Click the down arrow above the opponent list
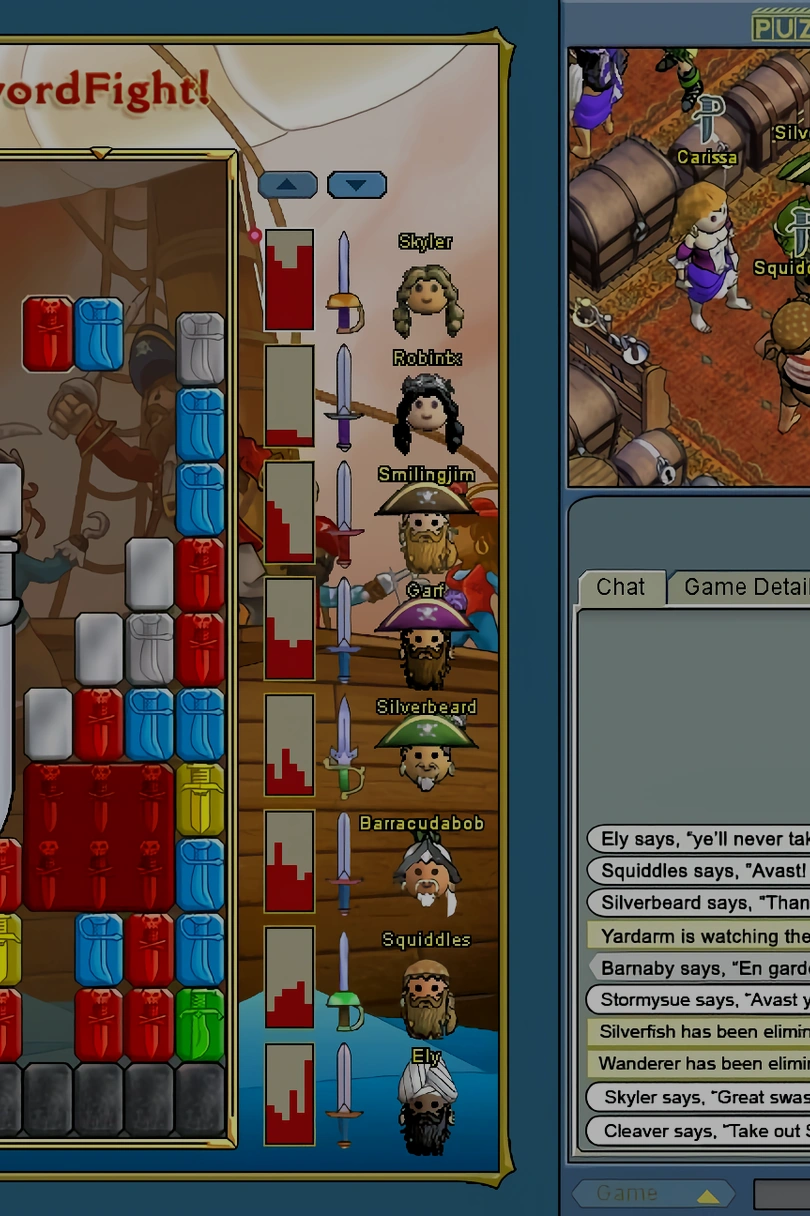 coord(357,185)
